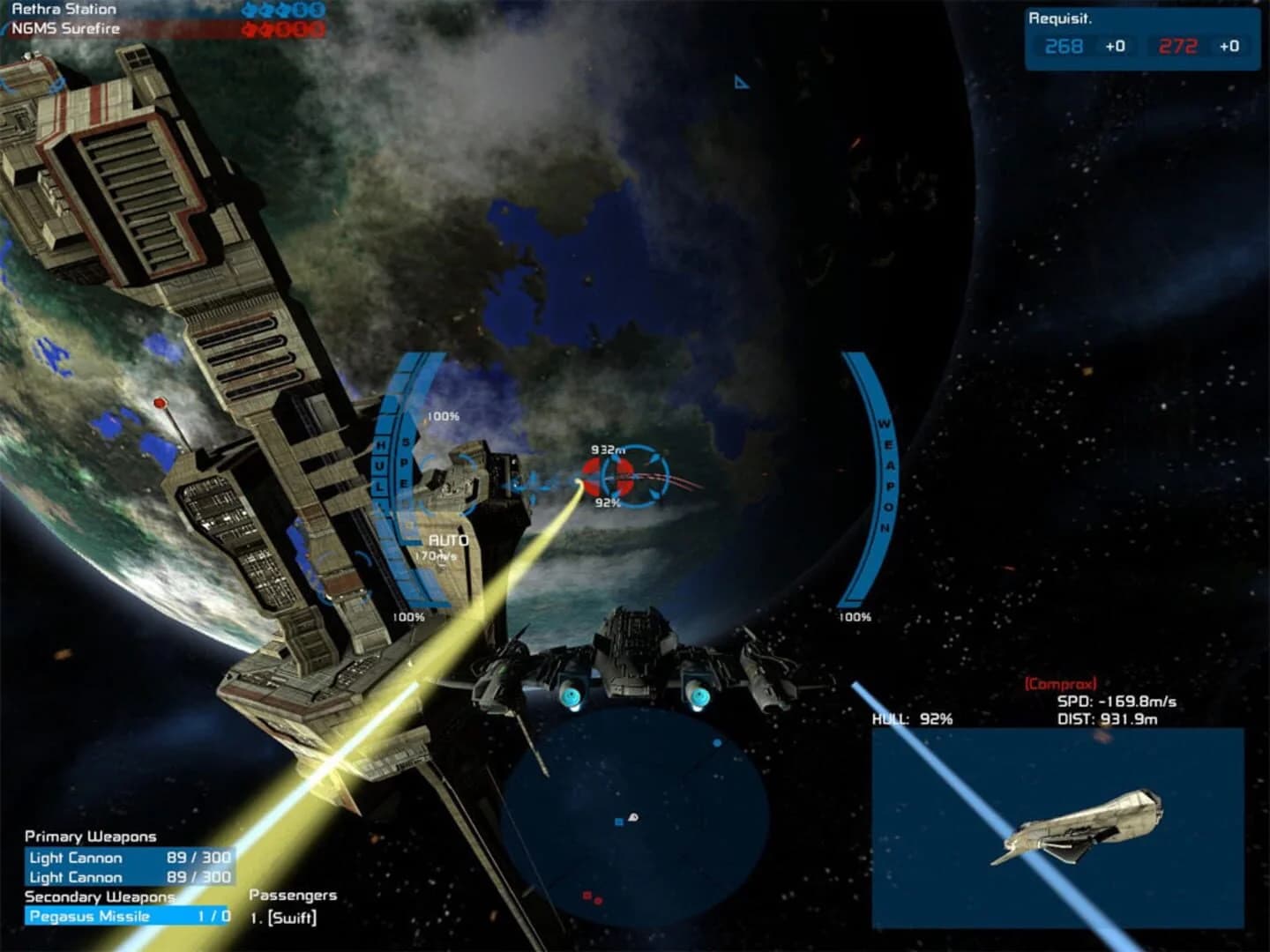Click the red waypoint flag marker on the station
The image size is (1270, 952).
coord(161,404)
